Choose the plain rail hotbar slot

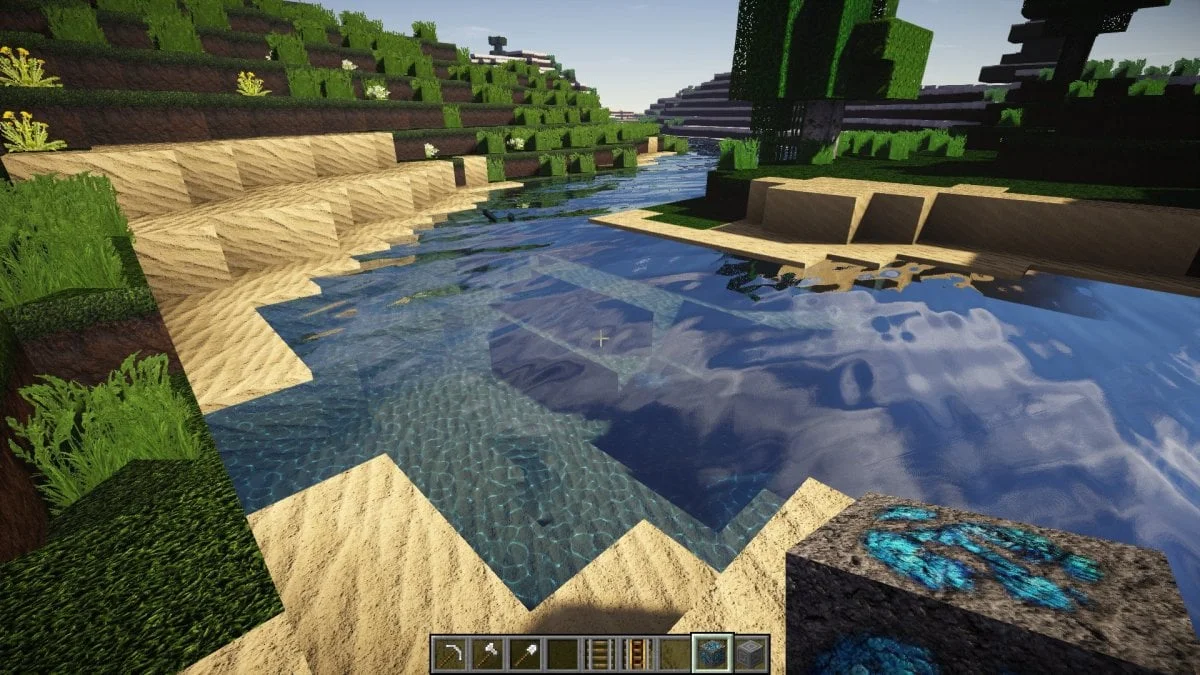599,654
